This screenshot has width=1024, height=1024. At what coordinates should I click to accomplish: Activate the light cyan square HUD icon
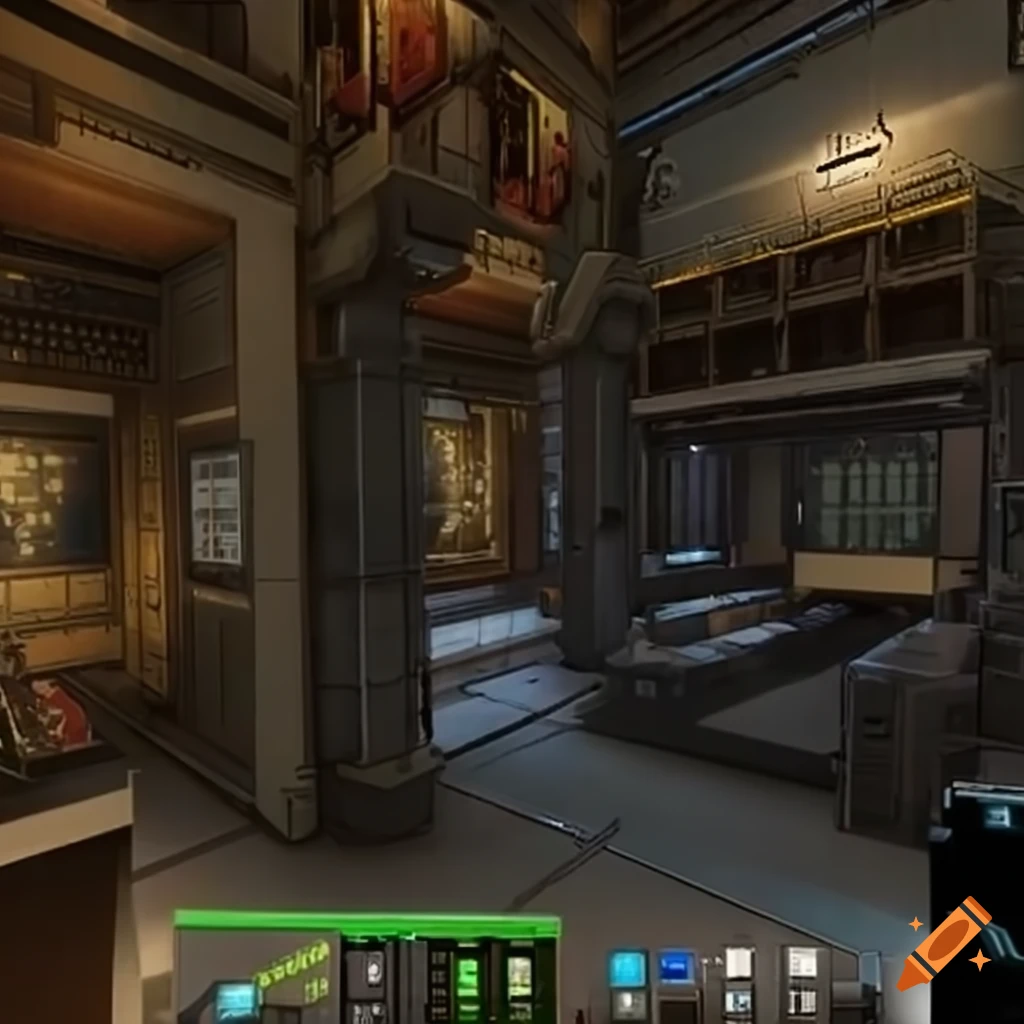[628, 968]
